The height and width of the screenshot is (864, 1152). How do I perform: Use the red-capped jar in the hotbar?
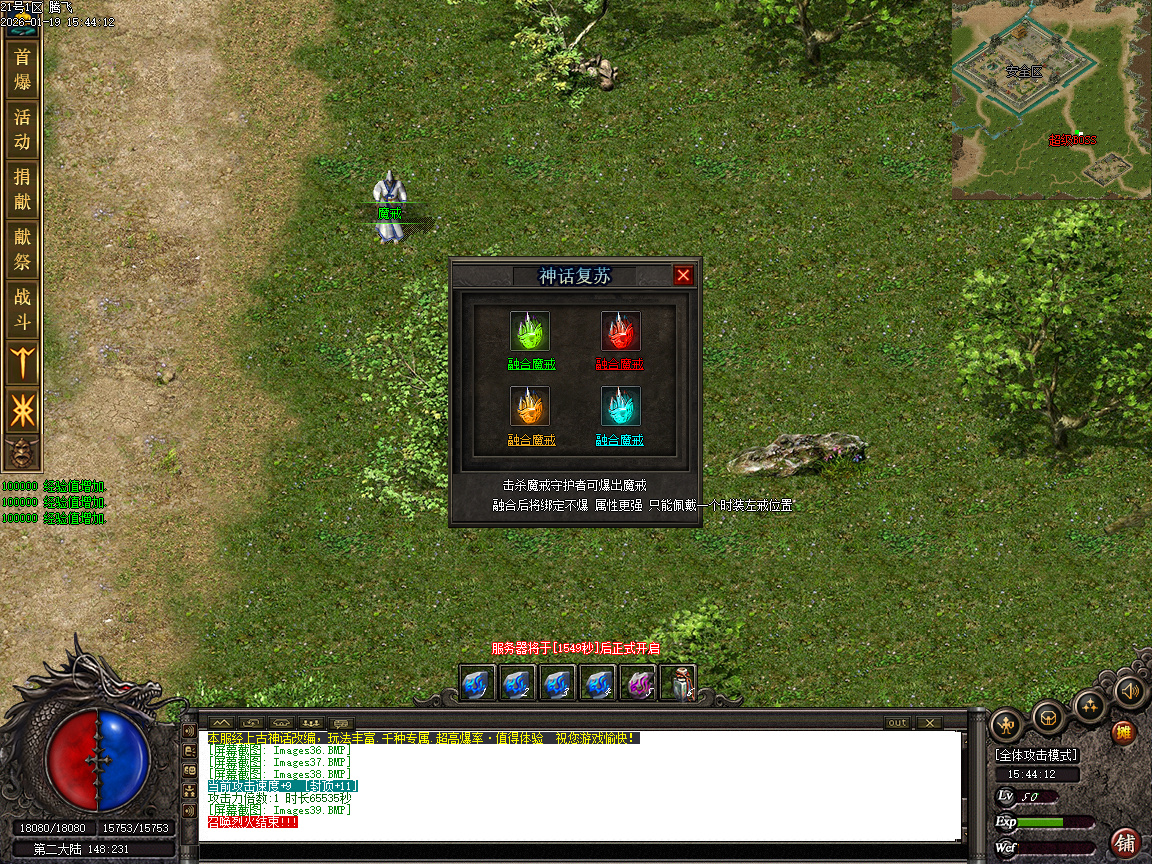tap(679, 683)
